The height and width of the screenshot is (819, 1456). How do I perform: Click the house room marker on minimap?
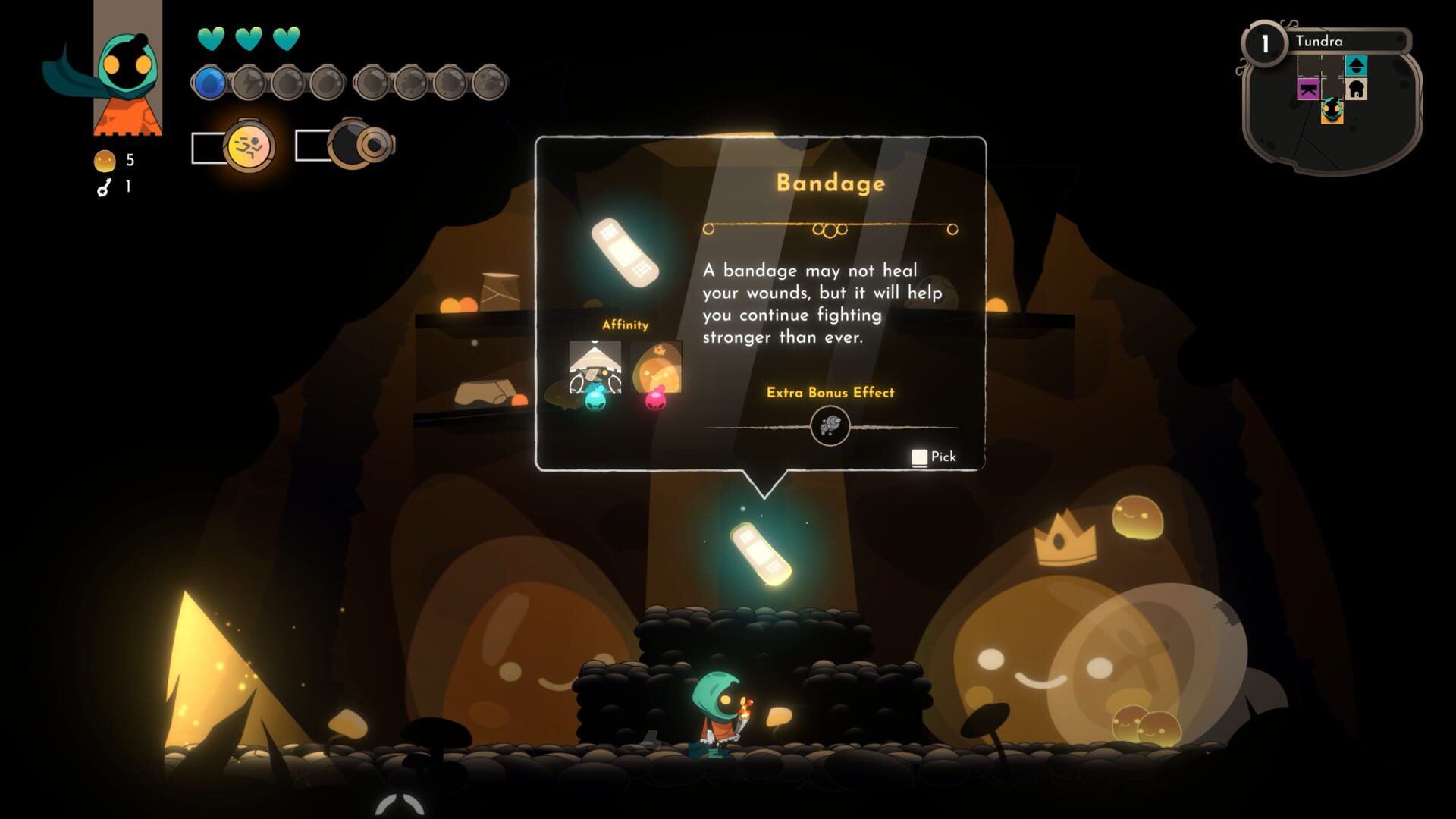click(x=1356, y=89)
